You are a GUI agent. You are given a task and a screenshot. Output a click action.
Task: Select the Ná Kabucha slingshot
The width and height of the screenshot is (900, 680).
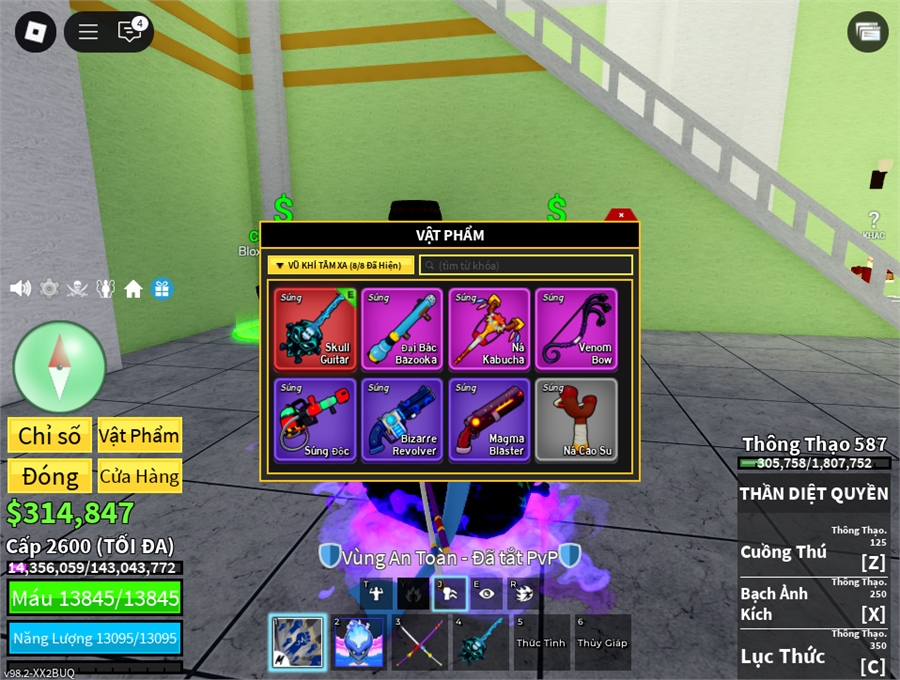pos(488,329)
